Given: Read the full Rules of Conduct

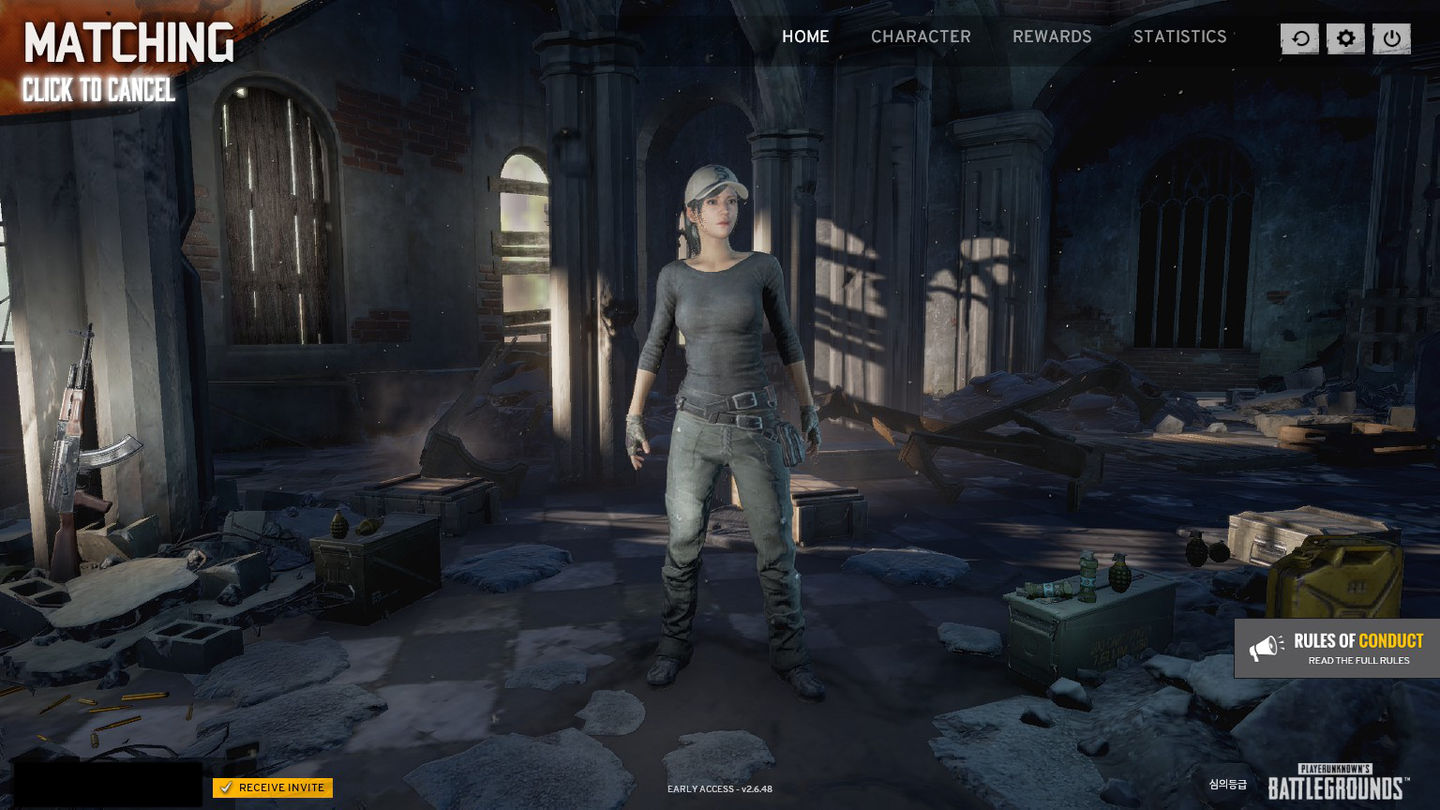Looking at the screenshot, I should [1337, 649].
